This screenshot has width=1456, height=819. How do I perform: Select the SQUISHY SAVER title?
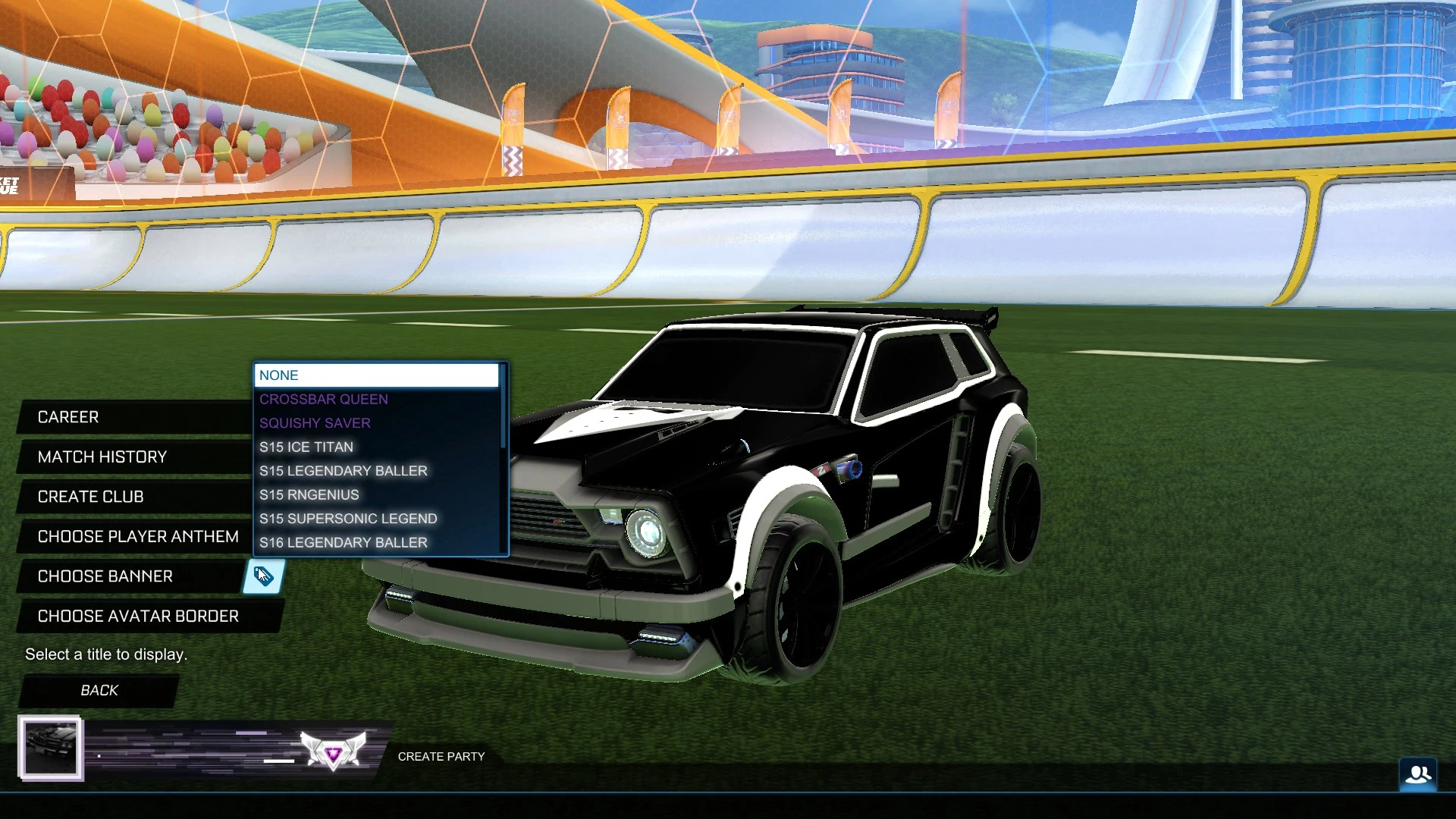pyautogui.click(x=315, y=422)
